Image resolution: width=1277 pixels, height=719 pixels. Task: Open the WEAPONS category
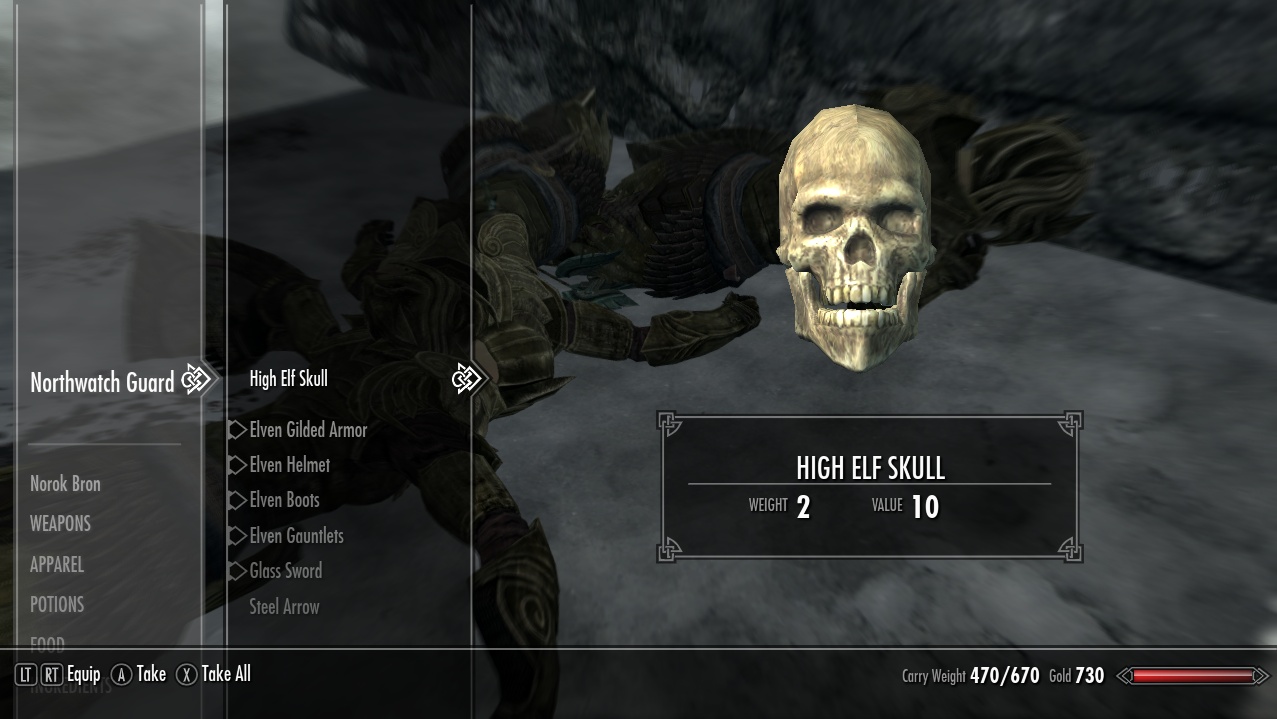pyautogui.click(x=60, y=524)
